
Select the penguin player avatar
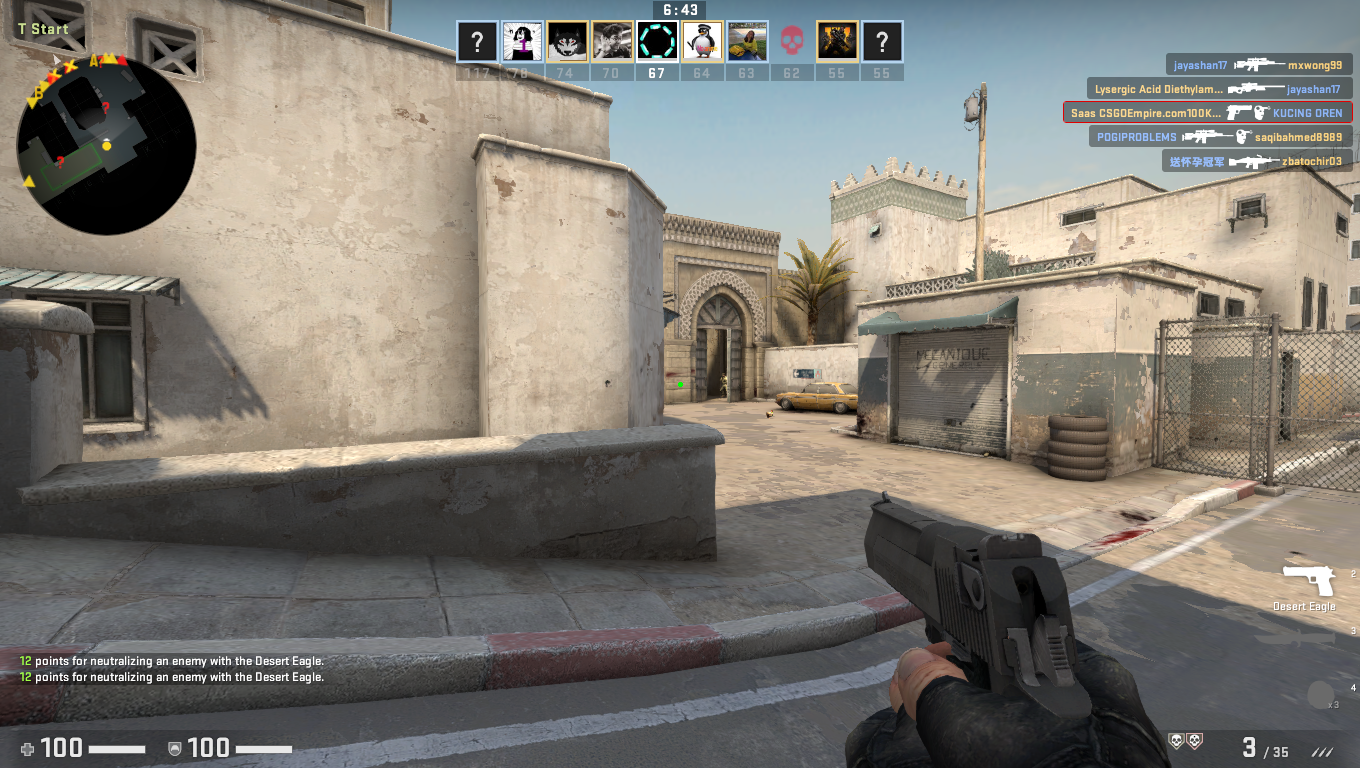(702, 42)
